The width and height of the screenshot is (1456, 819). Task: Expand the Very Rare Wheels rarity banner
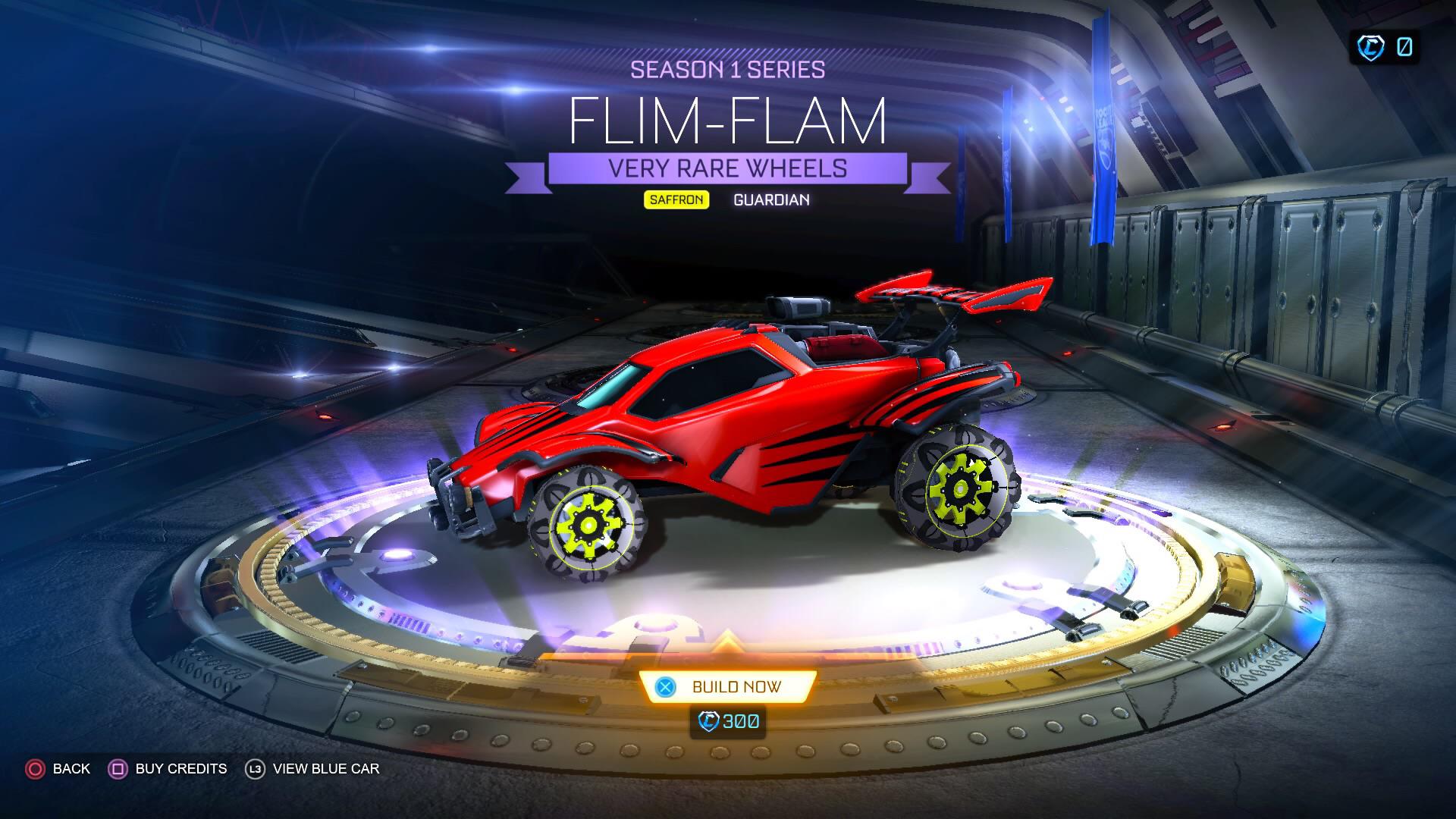click(x=726, y=168)
